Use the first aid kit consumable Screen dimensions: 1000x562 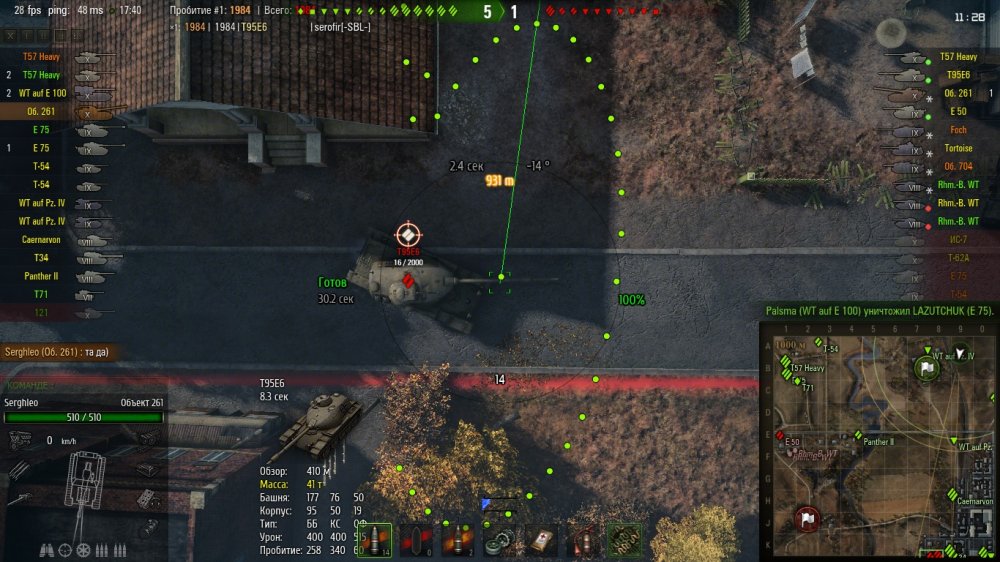(x=541, y=540)
